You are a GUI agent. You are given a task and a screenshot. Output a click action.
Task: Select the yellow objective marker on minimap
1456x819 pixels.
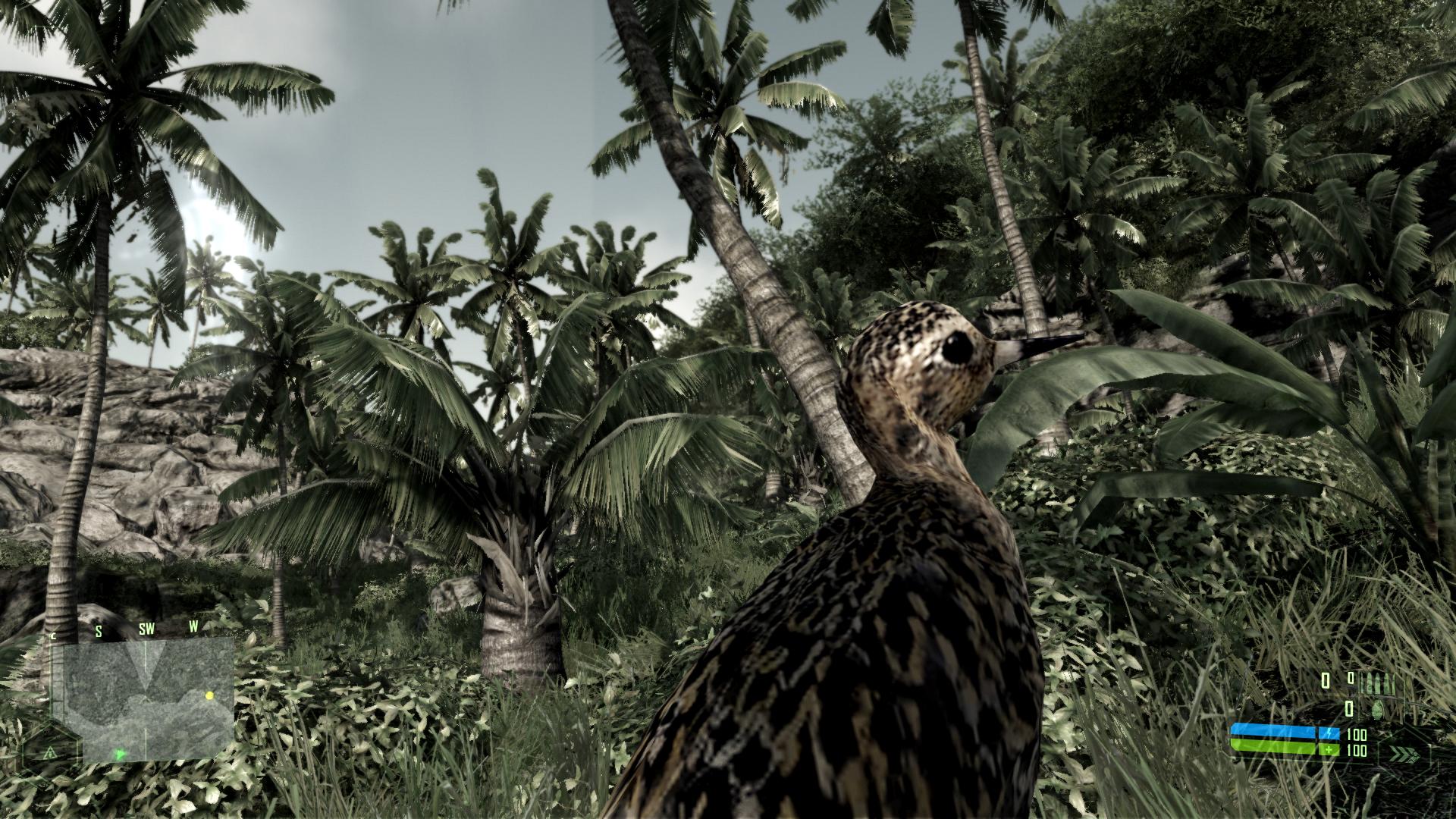coord(209,695)
